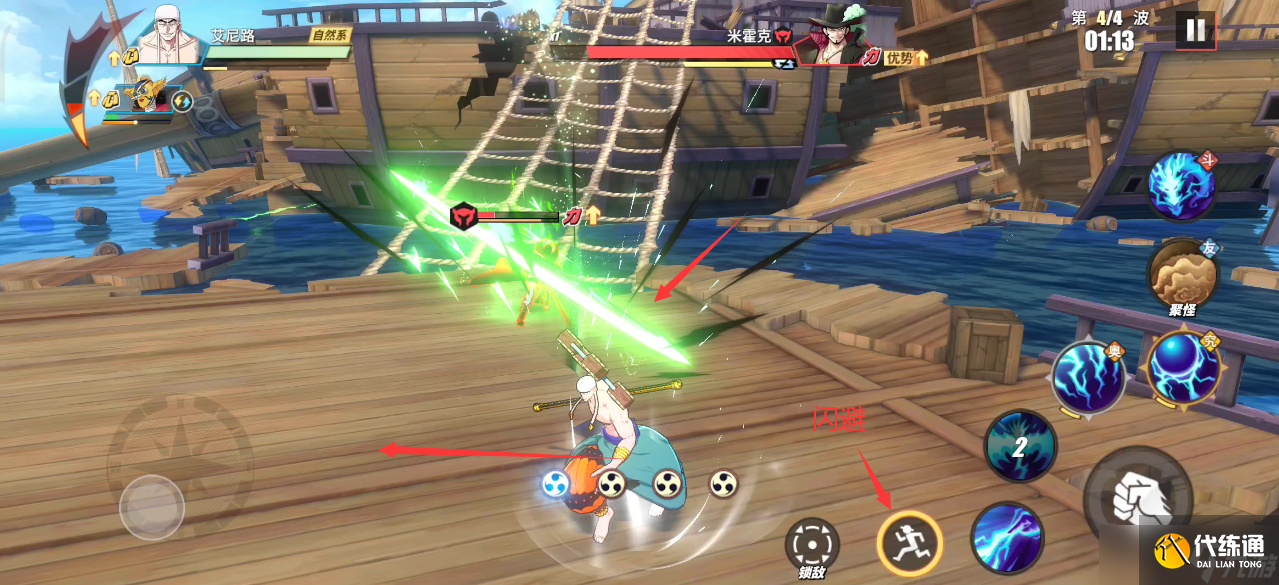Trigger the skill showing number 2
Viewport: 1279px width, 585px height.
pos(1020,447)
